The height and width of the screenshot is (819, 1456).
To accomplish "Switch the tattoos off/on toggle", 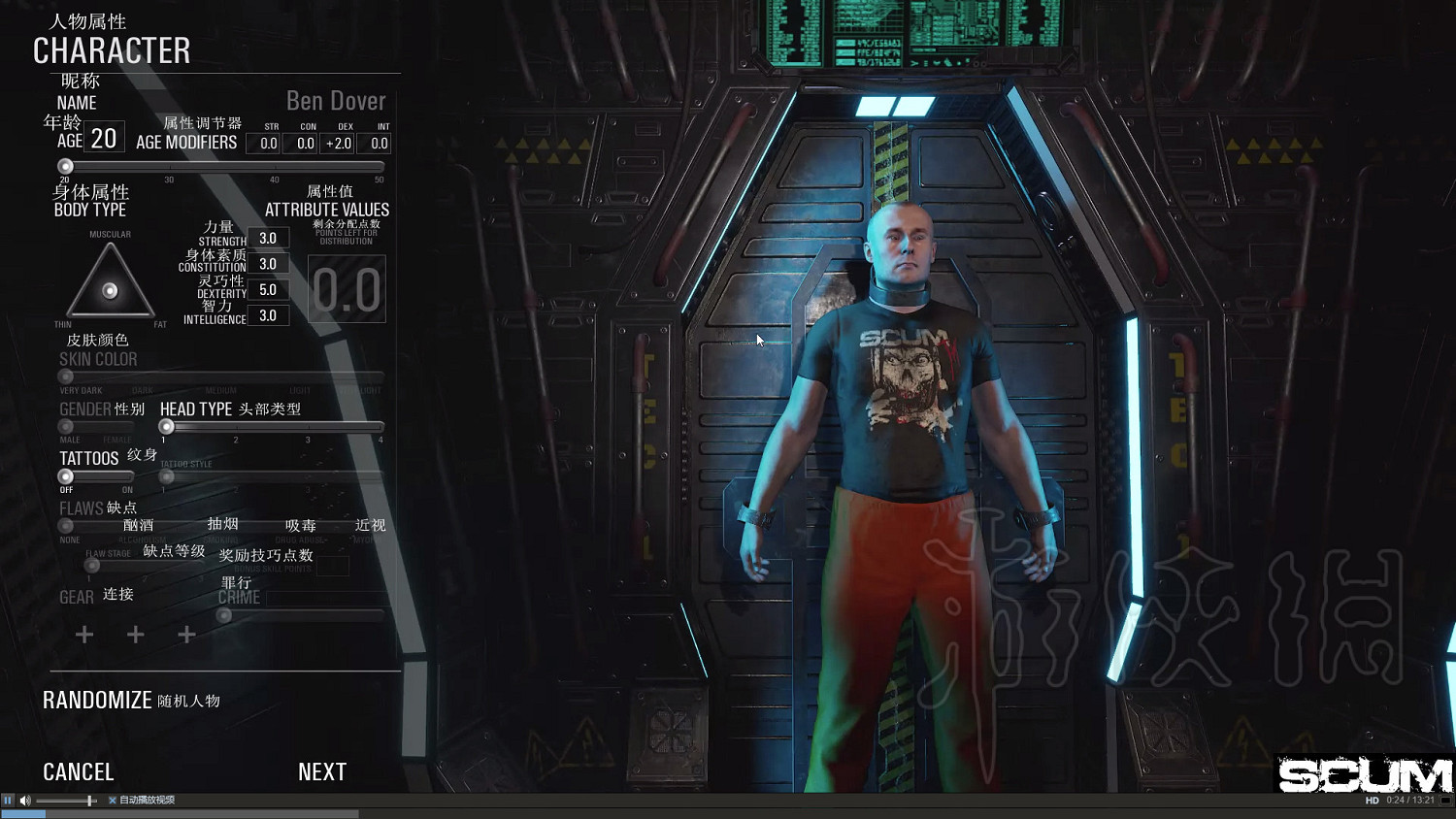I will (66, 476).
